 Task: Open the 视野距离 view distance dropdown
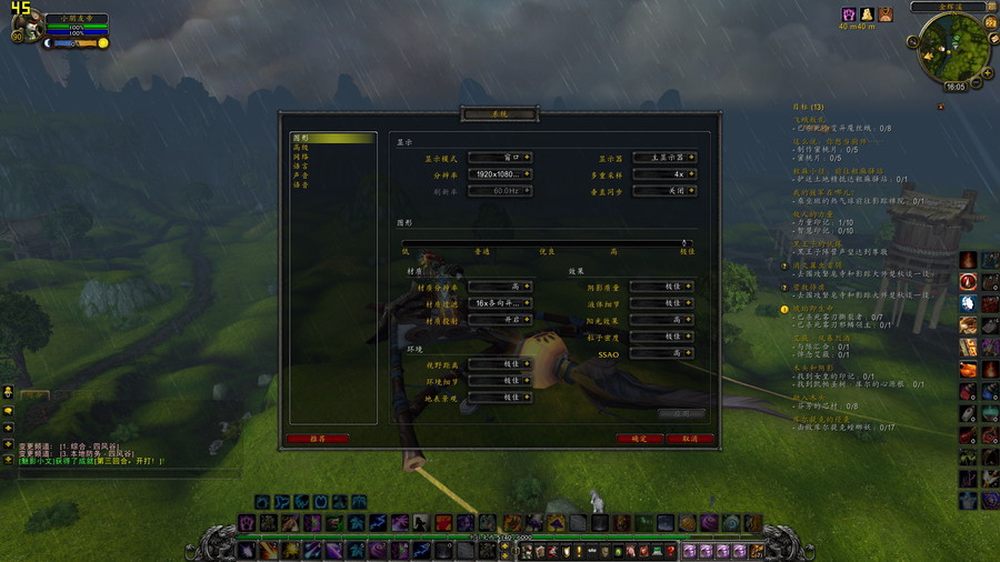tap(500, 364)
